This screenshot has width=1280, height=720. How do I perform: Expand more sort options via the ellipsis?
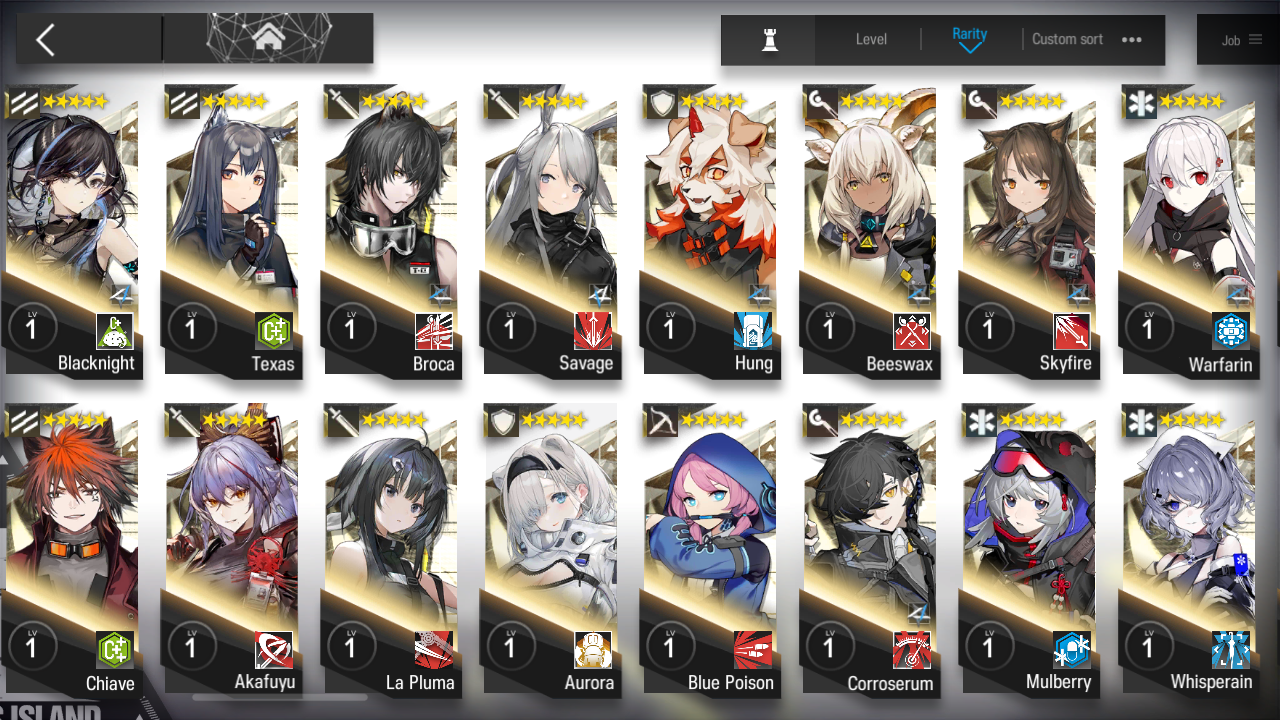click(1131, 40)
